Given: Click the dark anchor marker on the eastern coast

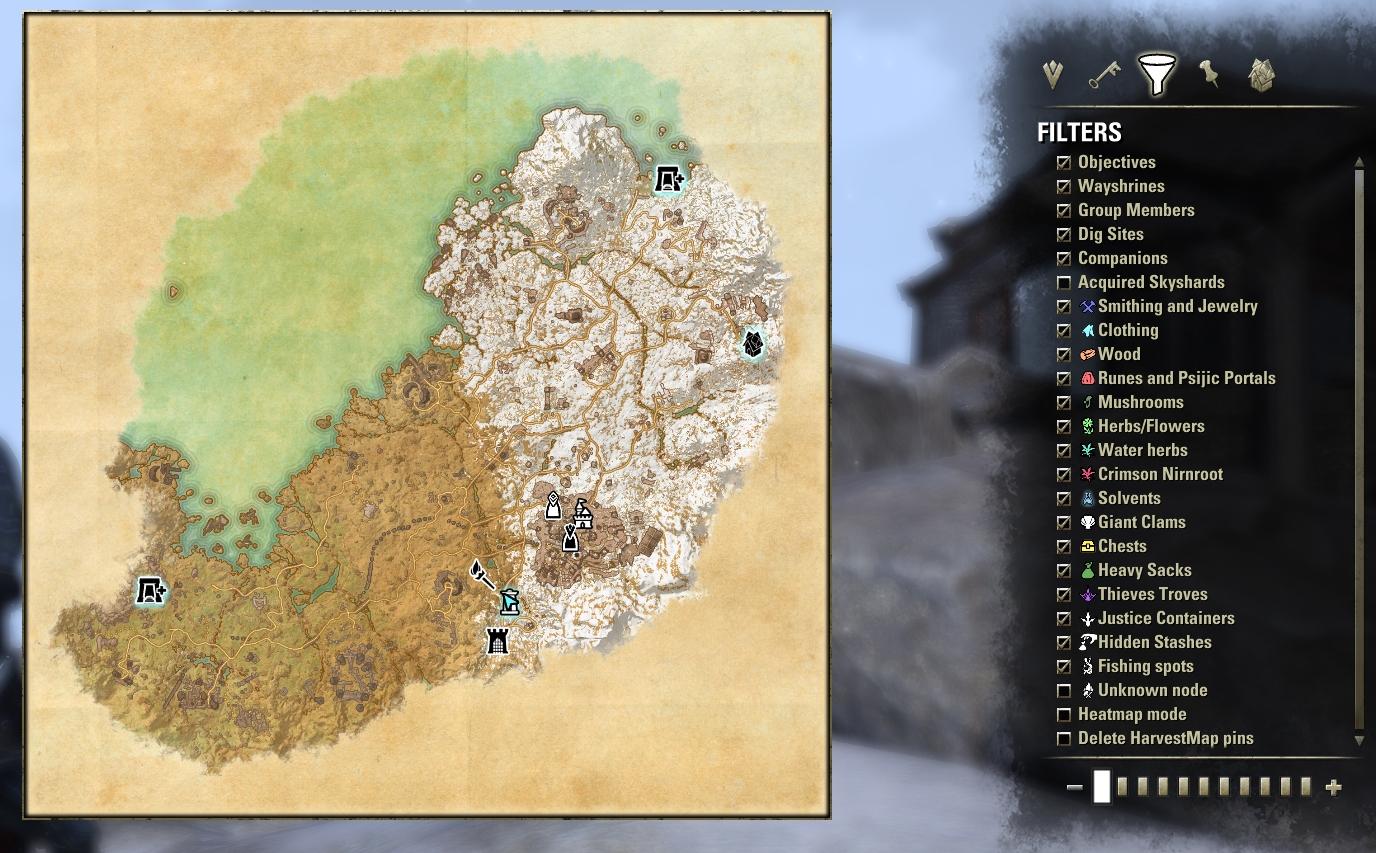Looking at the screenshot, I should pyautogui.click(x=752, y=345).
